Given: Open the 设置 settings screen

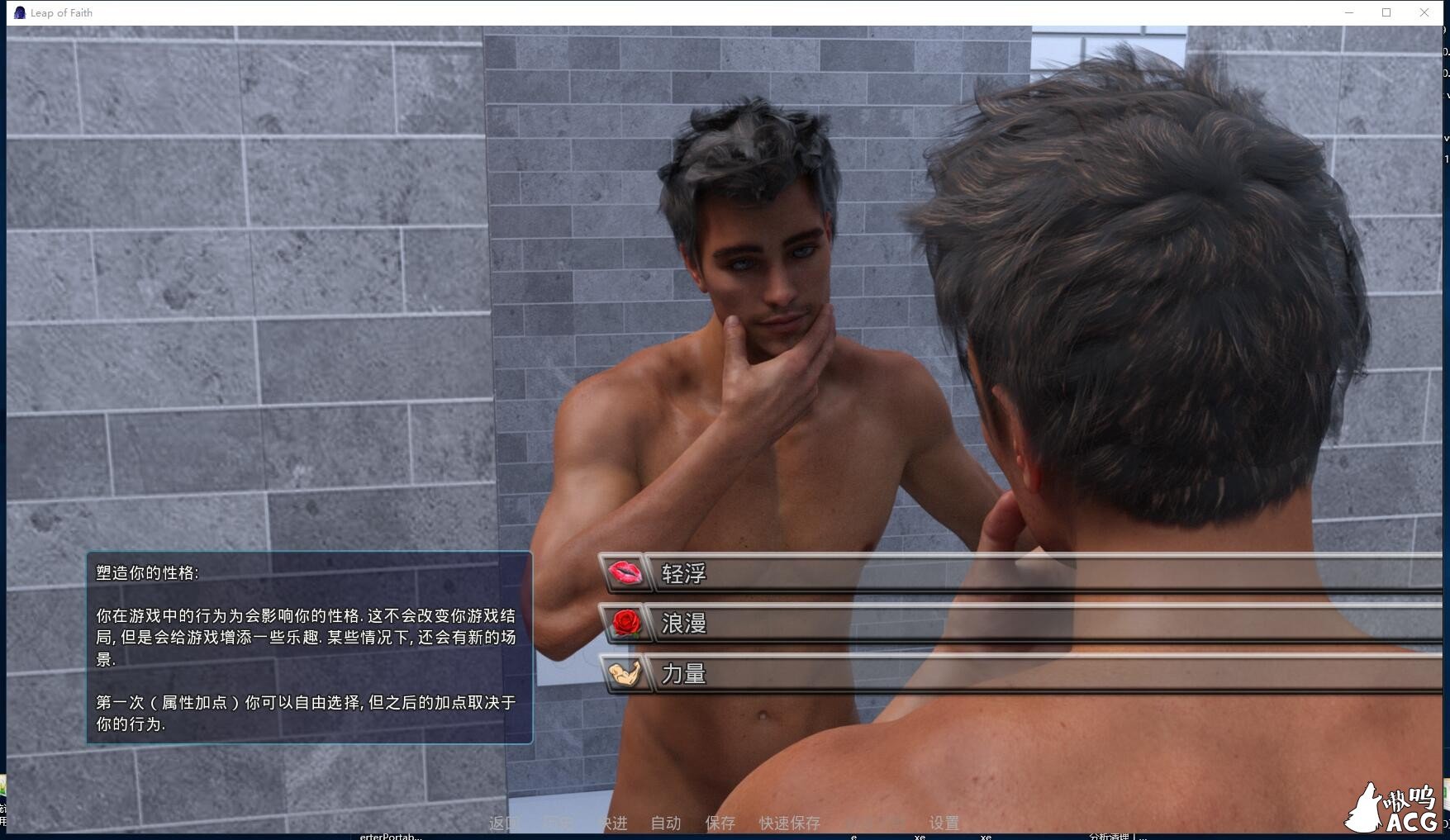Looking at the screenshot, I should 943,823.
